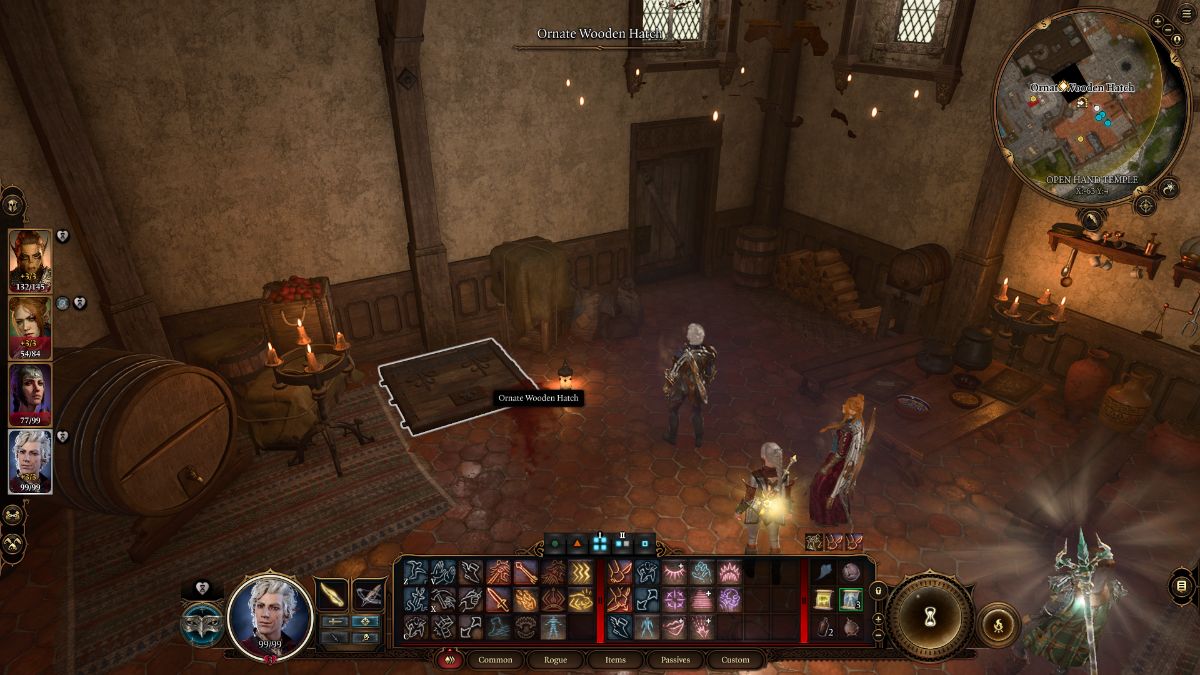Switch to the Common hotbar tab
Image resolution: width=1200 pixels, height=675 pixels.
point(495,660)
